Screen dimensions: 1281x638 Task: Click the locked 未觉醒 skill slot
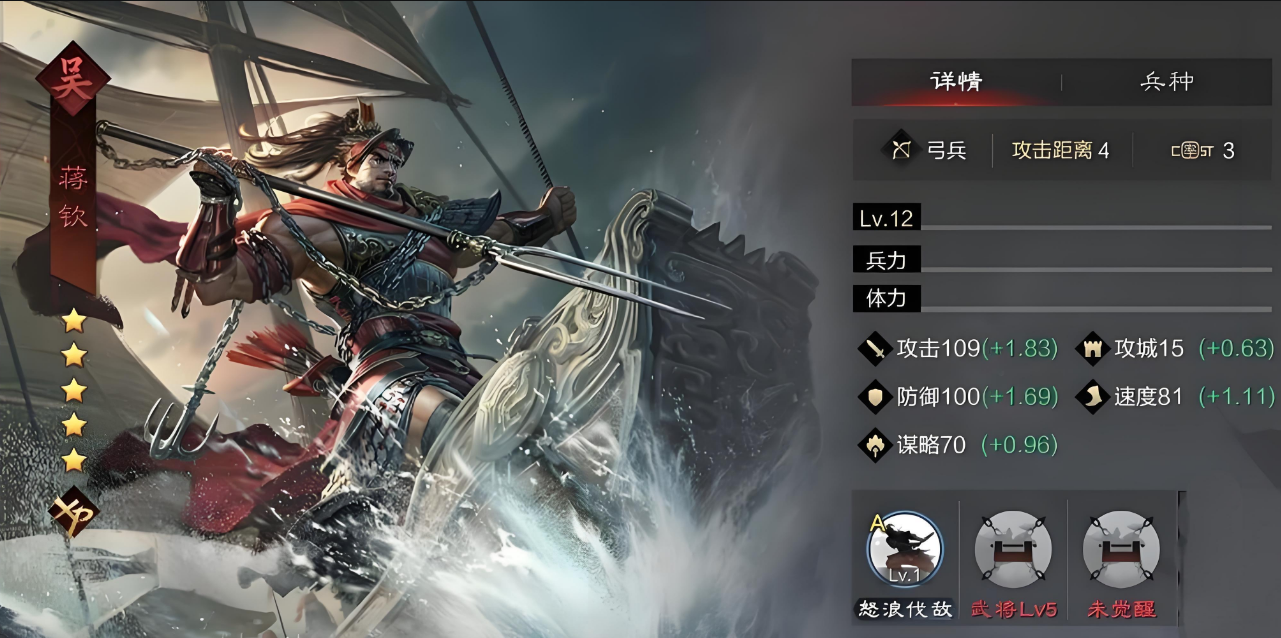pyautogui.click(x=1121, y=550)
